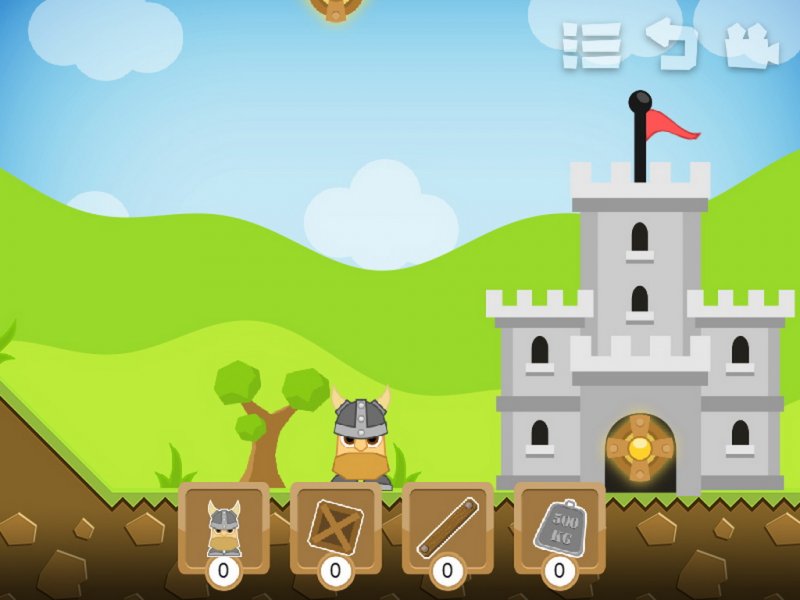
Task: Select the Viking item slot
Action: 224,527
